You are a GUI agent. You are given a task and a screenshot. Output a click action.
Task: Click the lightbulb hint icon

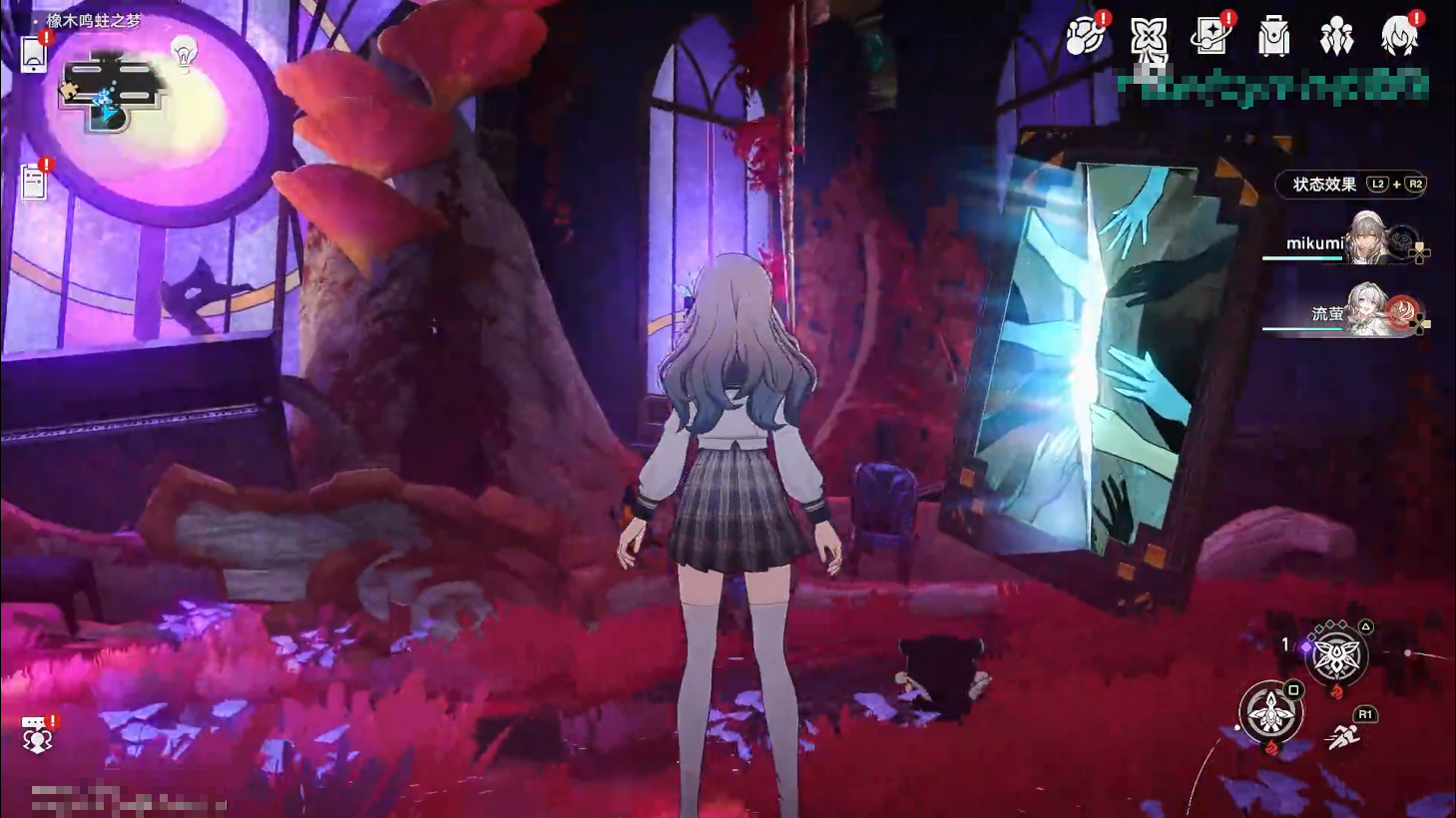184,53
